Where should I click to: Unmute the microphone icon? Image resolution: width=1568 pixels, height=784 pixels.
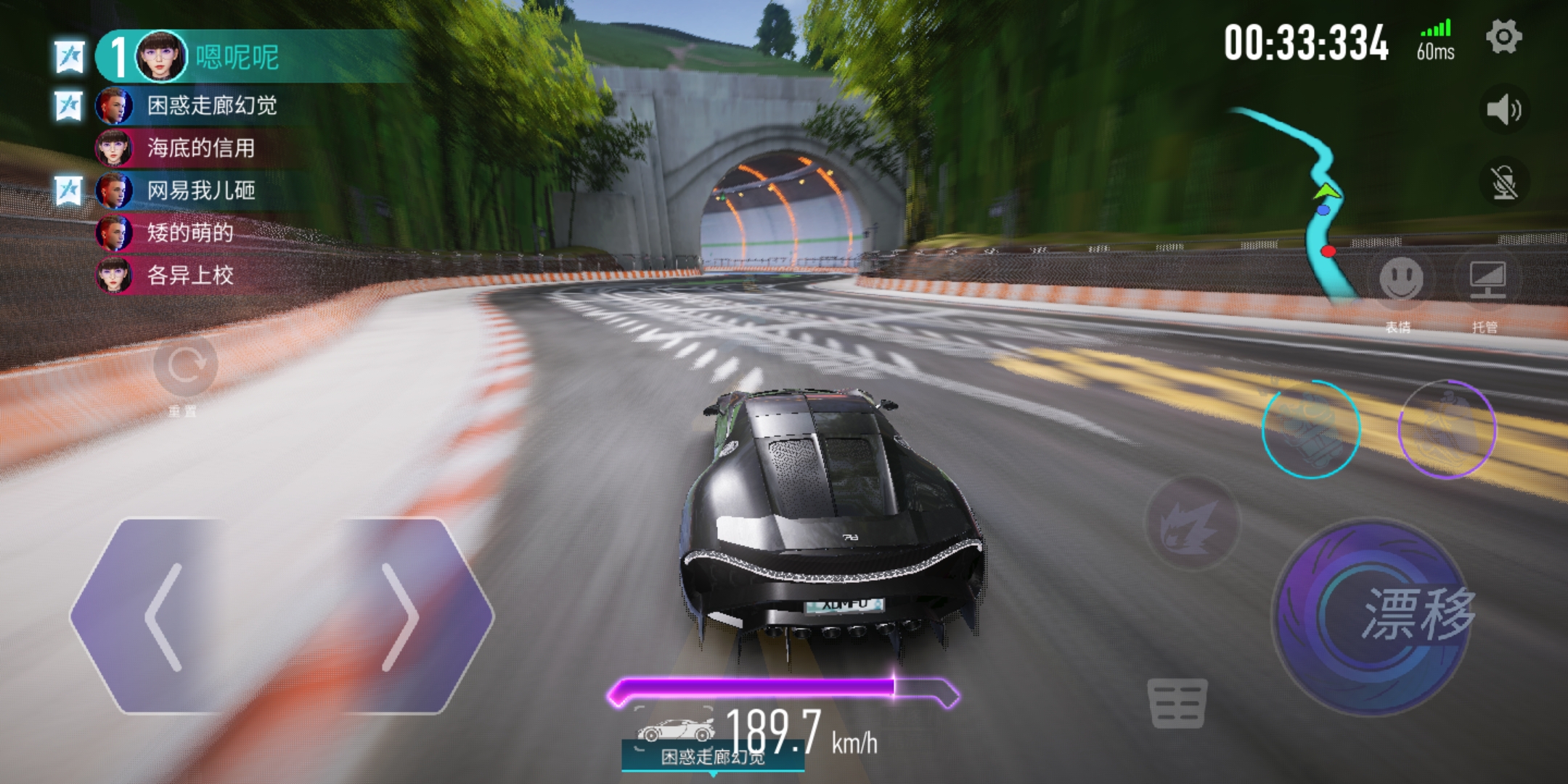click(x=1504, y=182)
